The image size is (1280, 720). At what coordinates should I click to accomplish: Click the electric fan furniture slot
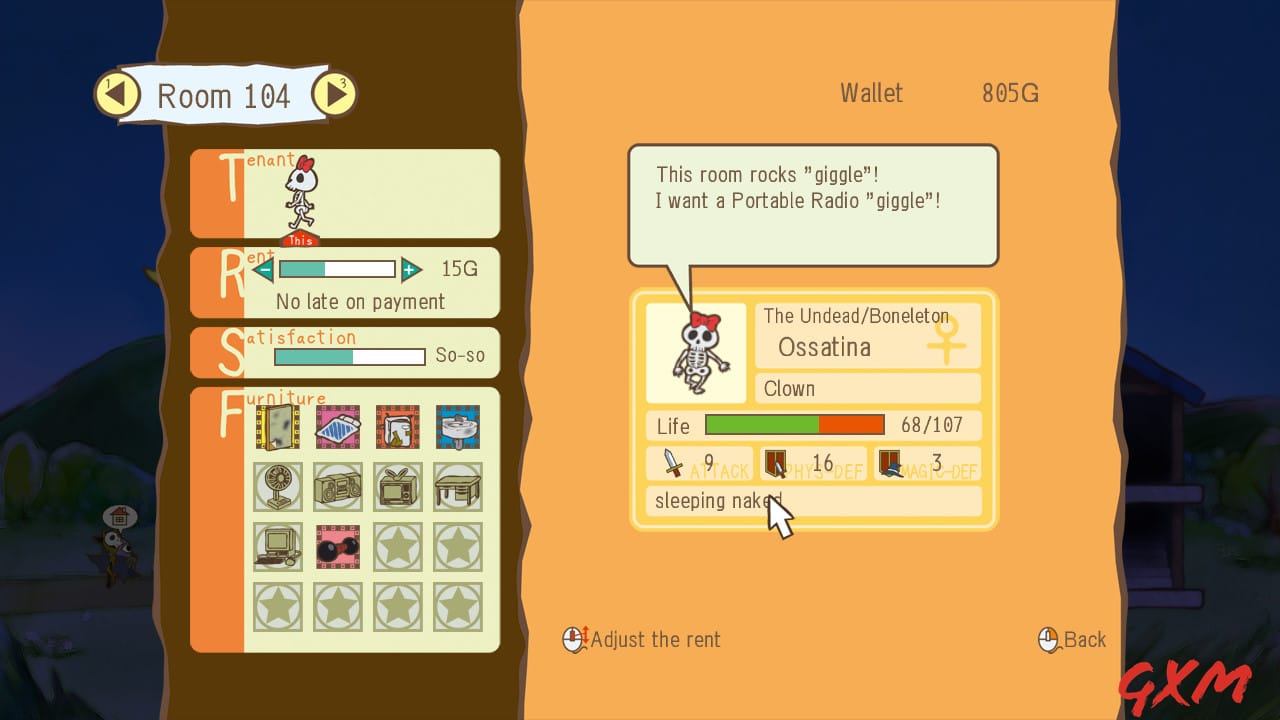coord(277,487)
